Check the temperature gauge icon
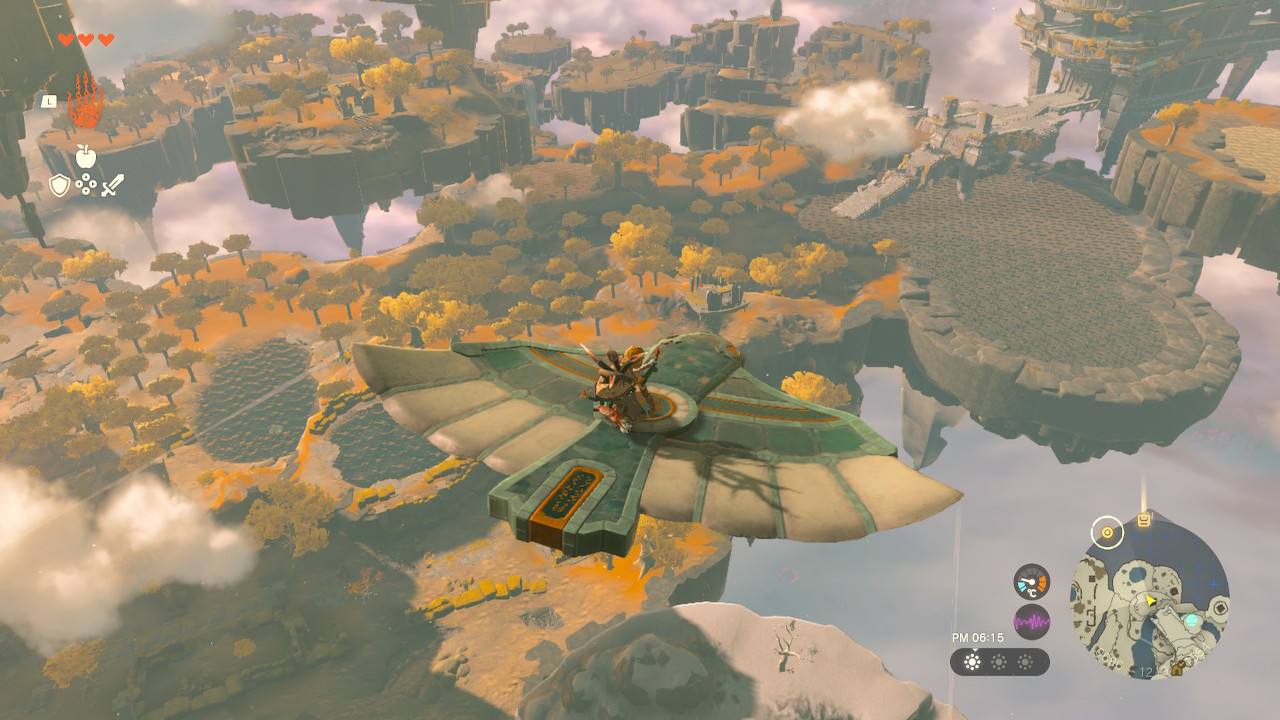The height and width of the screenshot is (720, 1280). click(x=1031, y=582)
